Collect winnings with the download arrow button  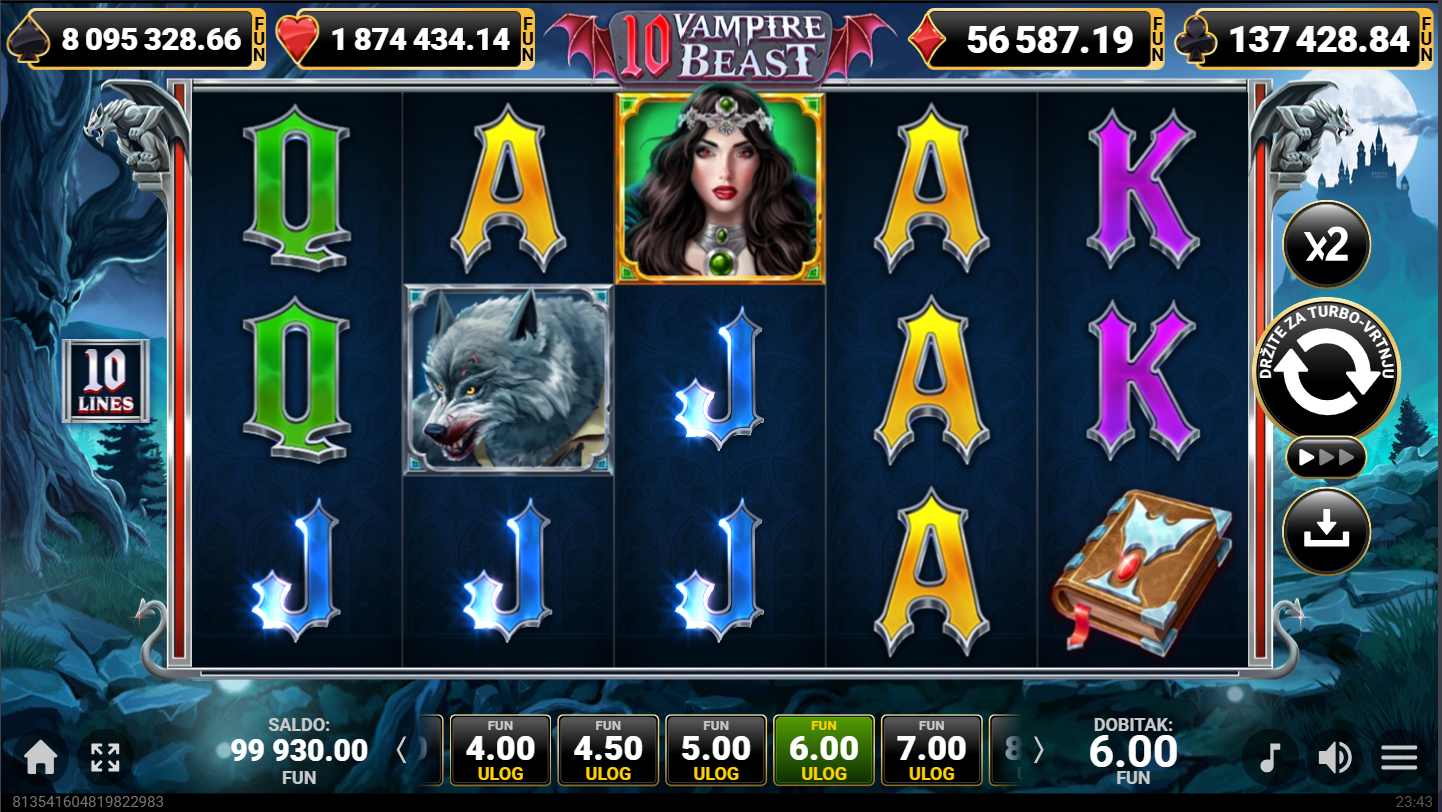tap(1326, 531)
